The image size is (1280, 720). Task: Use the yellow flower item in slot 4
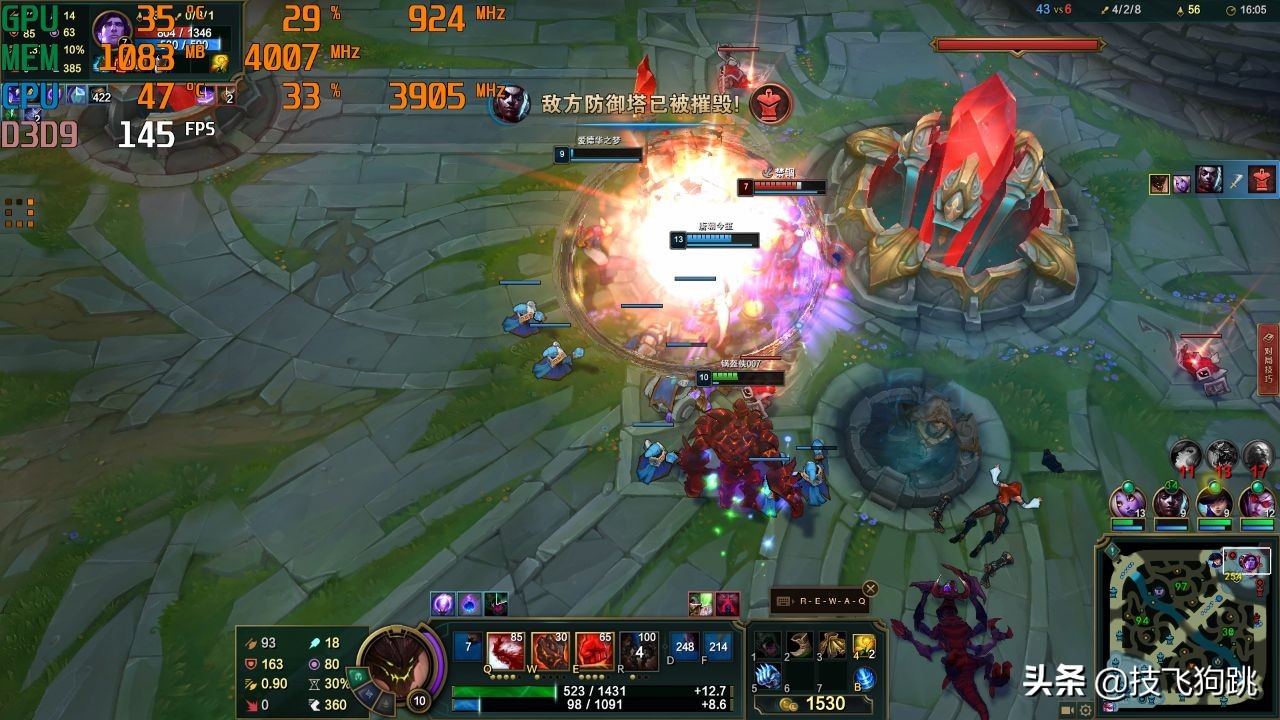point(863,644)
